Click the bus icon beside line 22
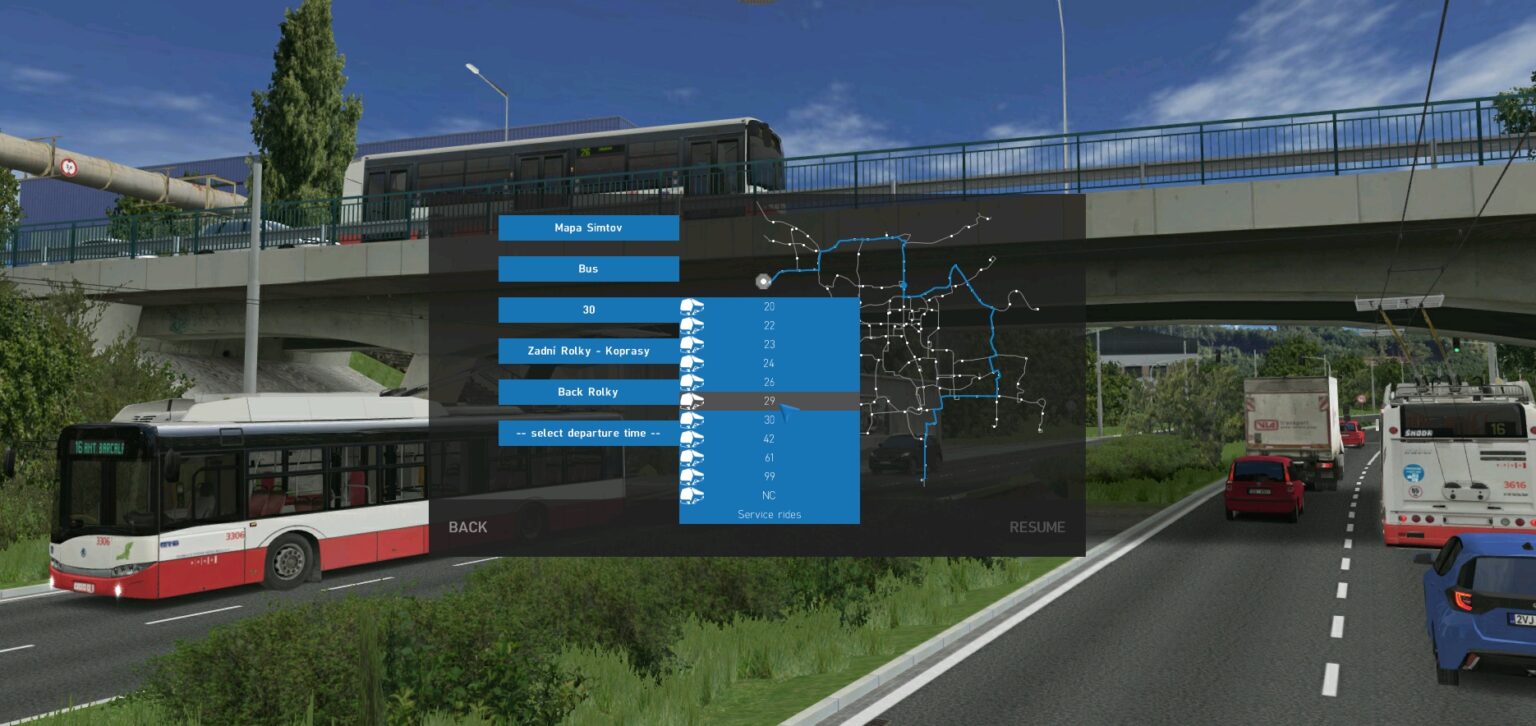The image size is (1536, 726). tap(691, 325)
